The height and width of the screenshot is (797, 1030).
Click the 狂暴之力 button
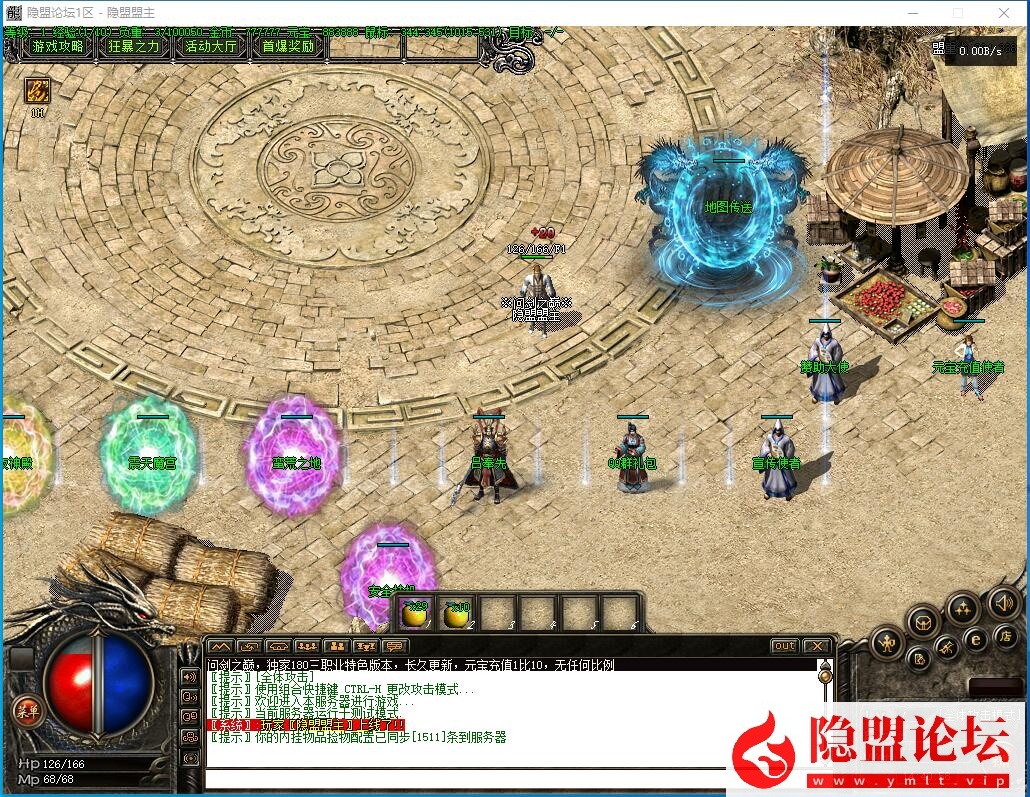(133, 46)
